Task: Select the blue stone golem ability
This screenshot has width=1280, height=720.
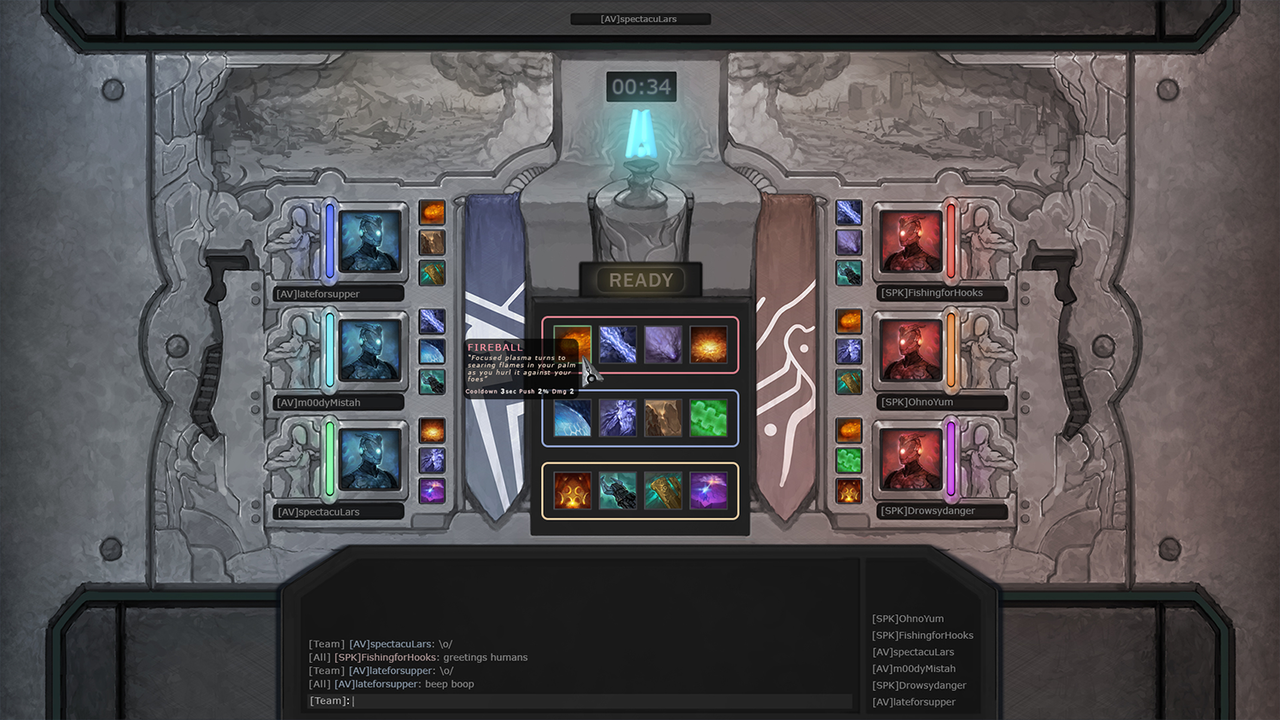Action: pos(618,418)
